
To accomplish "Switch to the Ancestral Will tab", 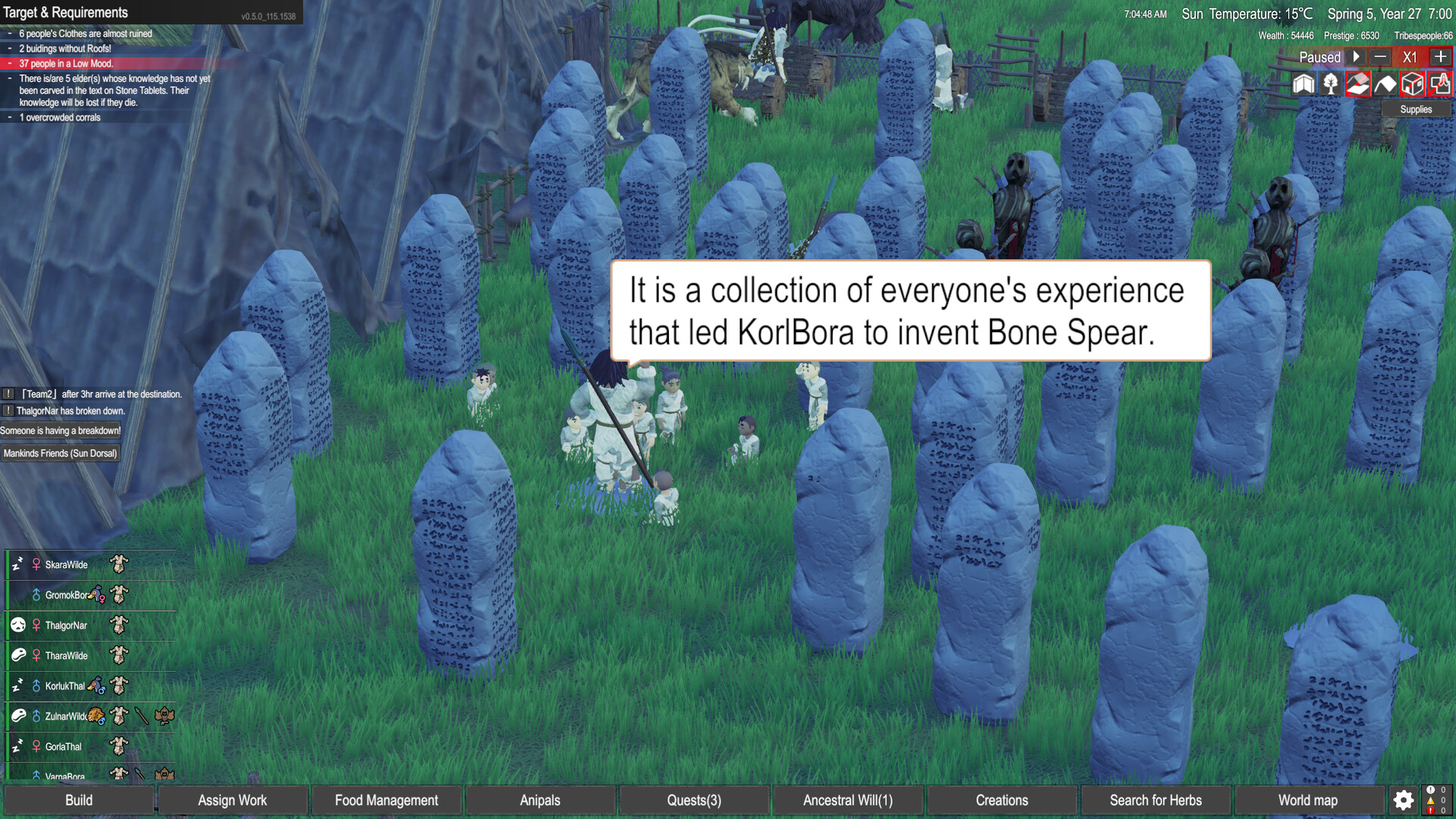I will point(847,800).
